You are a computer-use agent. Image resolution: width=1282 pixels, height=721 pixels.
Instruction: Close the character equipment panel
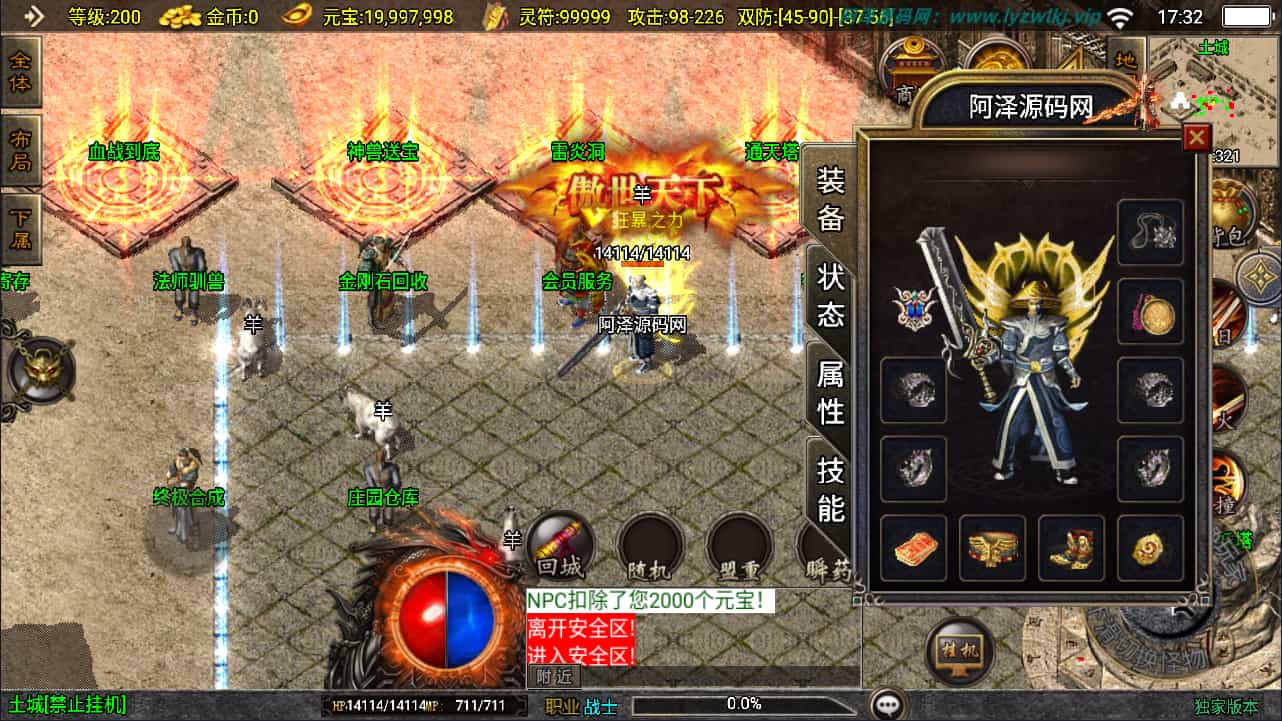(1196, 137)
